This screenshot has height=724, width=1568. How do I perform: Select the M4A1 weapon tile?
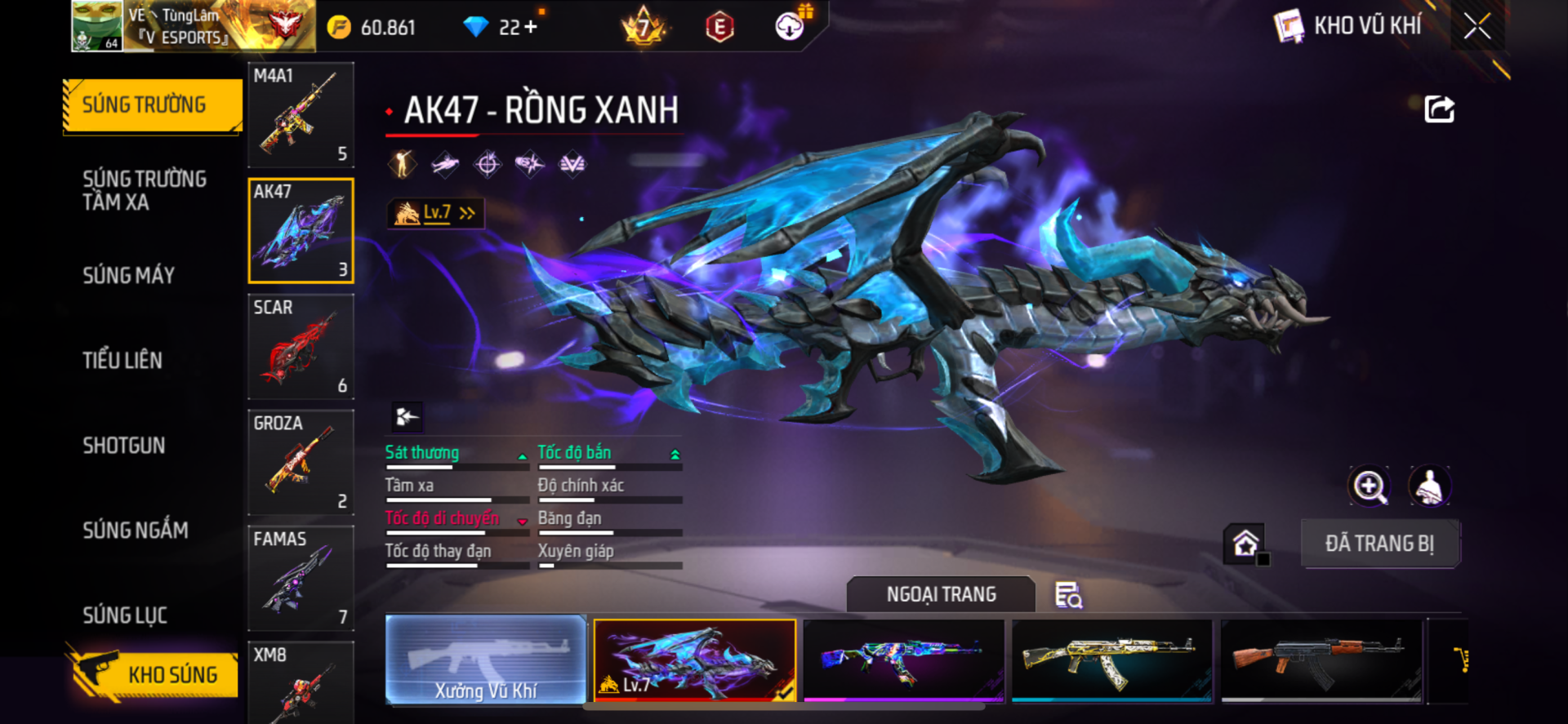click(x=301, y=115)
